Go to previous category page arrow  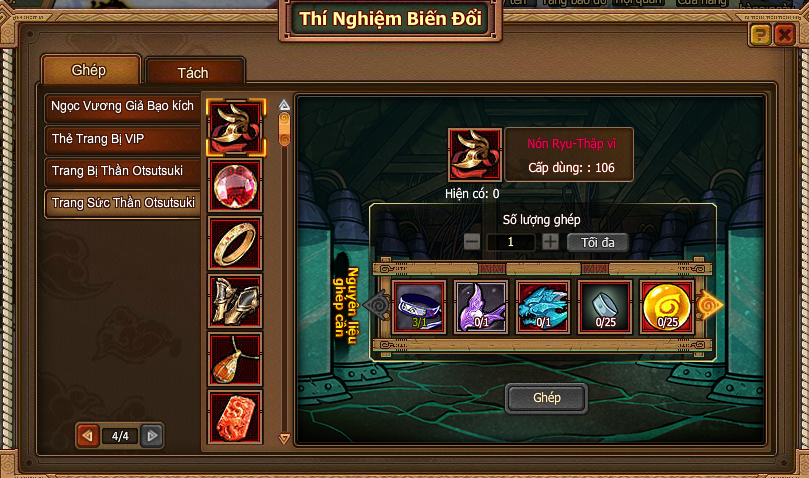tap(88, 436)
